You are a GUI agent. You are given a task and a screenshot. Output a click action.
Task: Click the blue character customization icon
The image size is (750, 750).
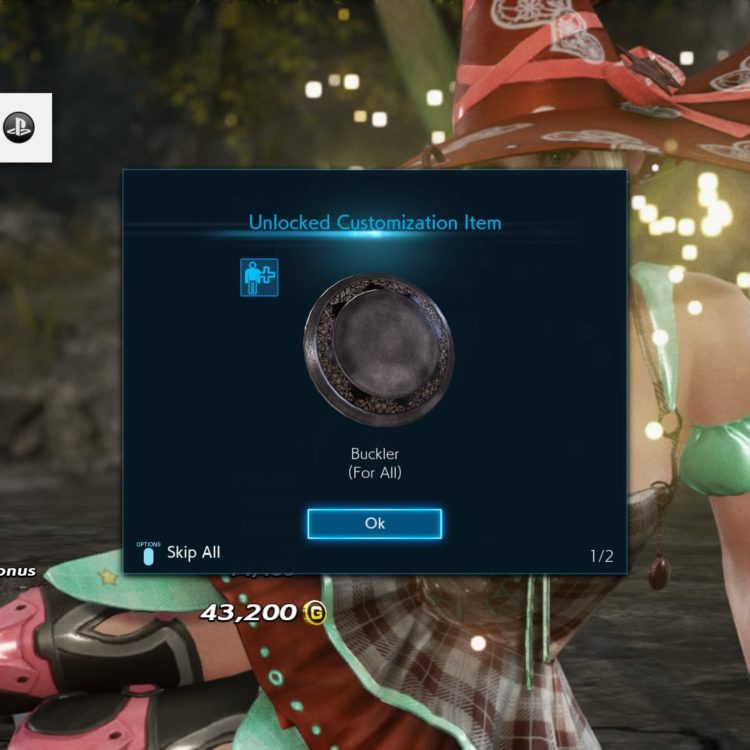[259, 277]
